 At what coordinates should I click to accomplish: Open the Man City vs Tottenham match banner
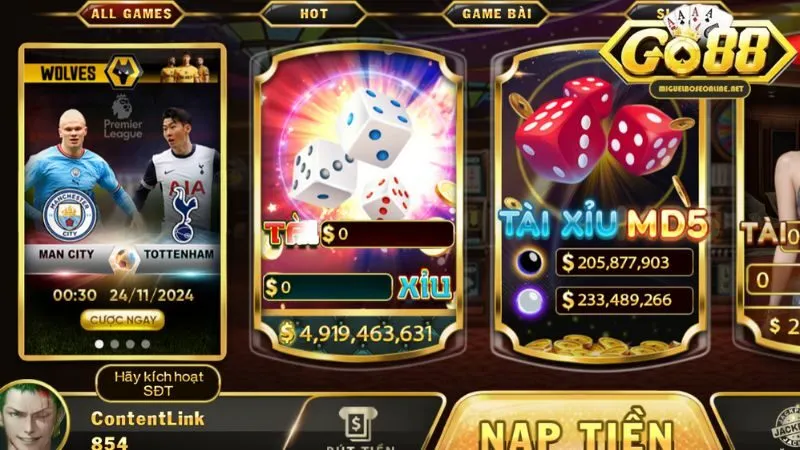coord(122,200)
